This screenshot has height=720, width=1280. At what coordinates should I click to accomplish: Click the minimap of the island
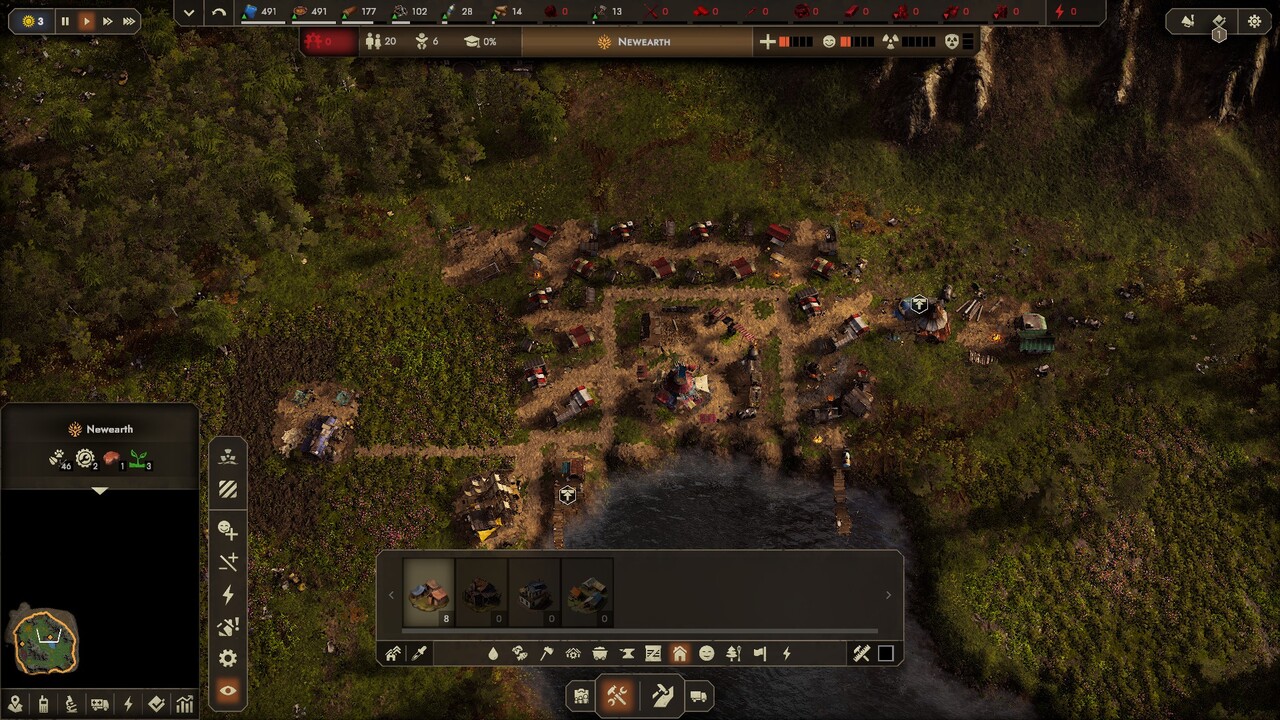click(x=45, y=641)
